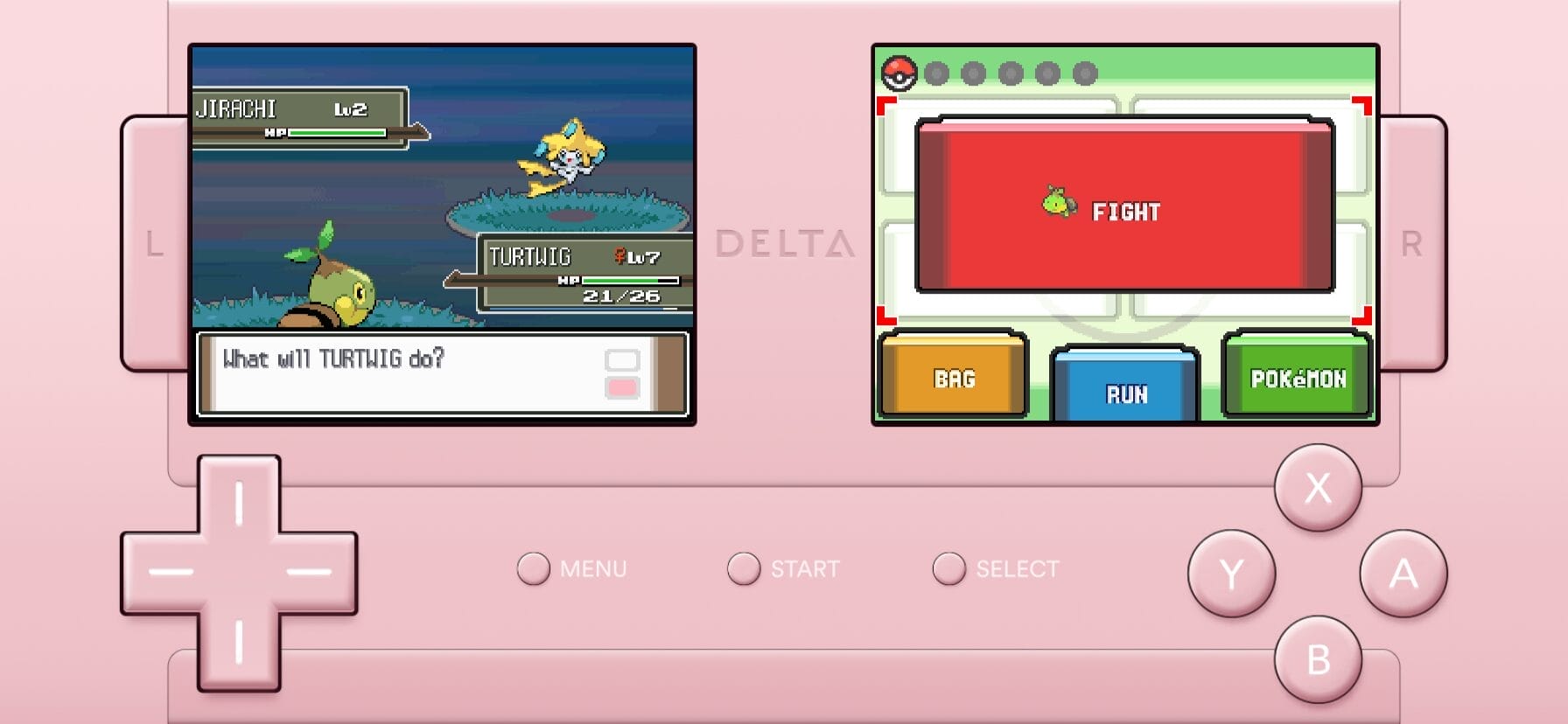The height and width of the screenshot is (724, 1568).
Task: Click the battle dialog box text
Action: 334,357
